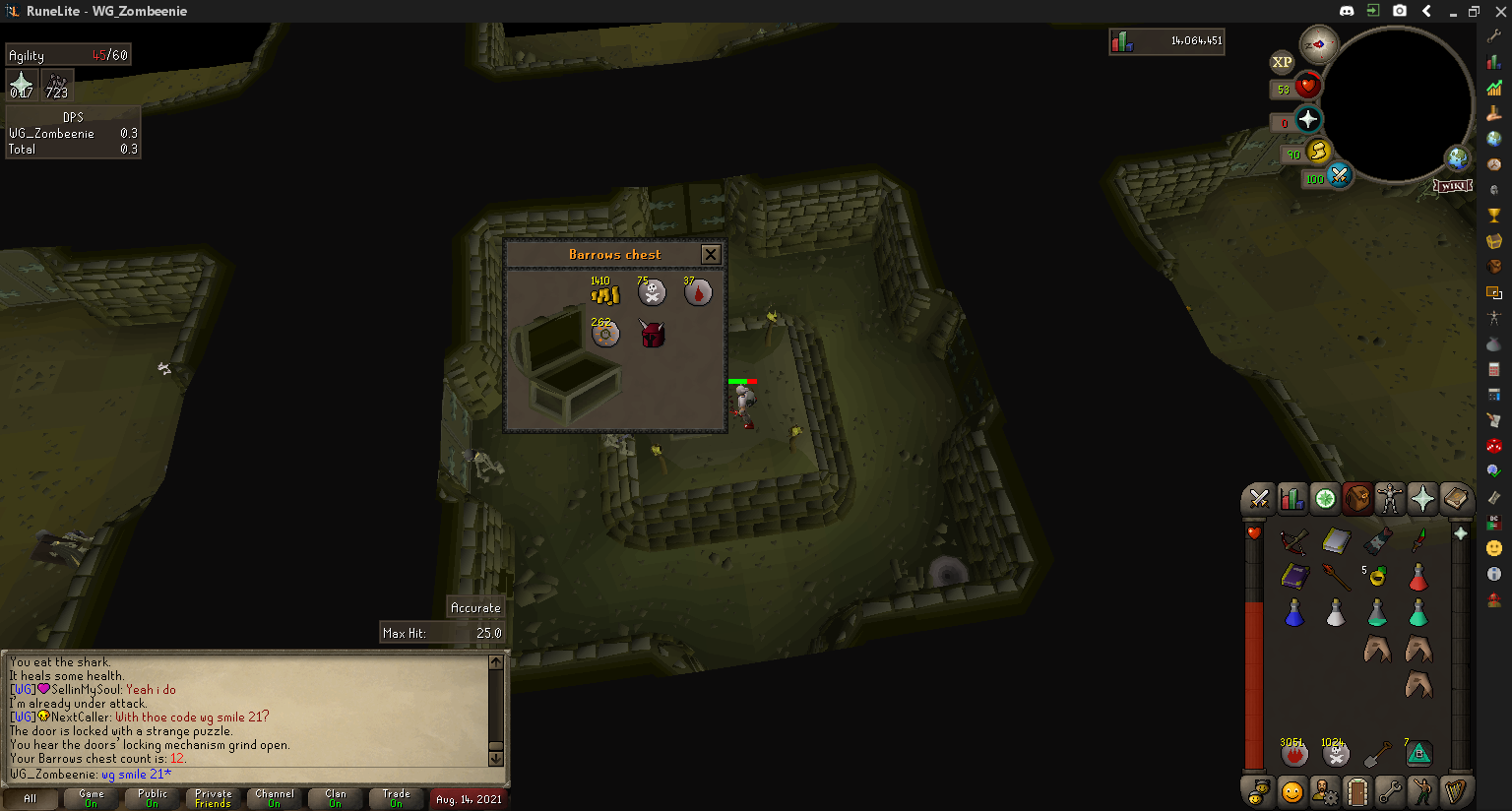1512x811 pixels.
Task: Switch to the Combat Options tab
Action: click(1258, 500)
